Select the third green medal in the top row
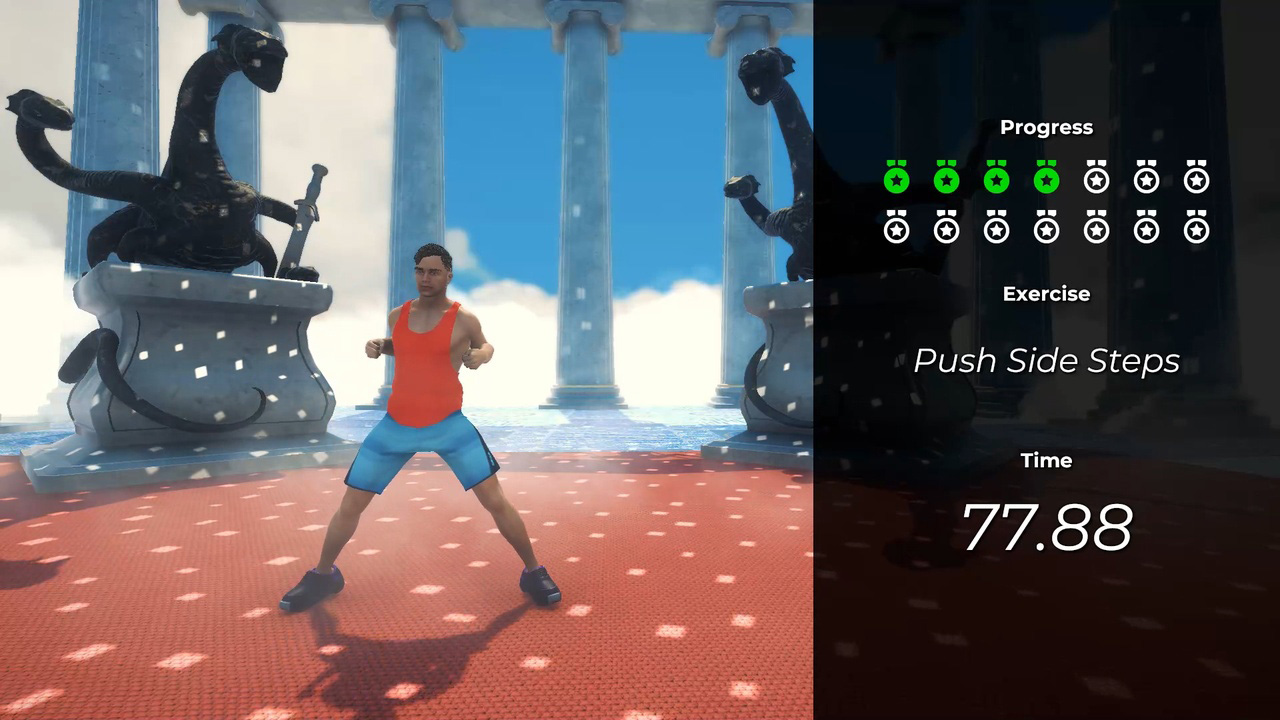The height and width of the screenshot is (720, 1280). (x=996, y=179)
